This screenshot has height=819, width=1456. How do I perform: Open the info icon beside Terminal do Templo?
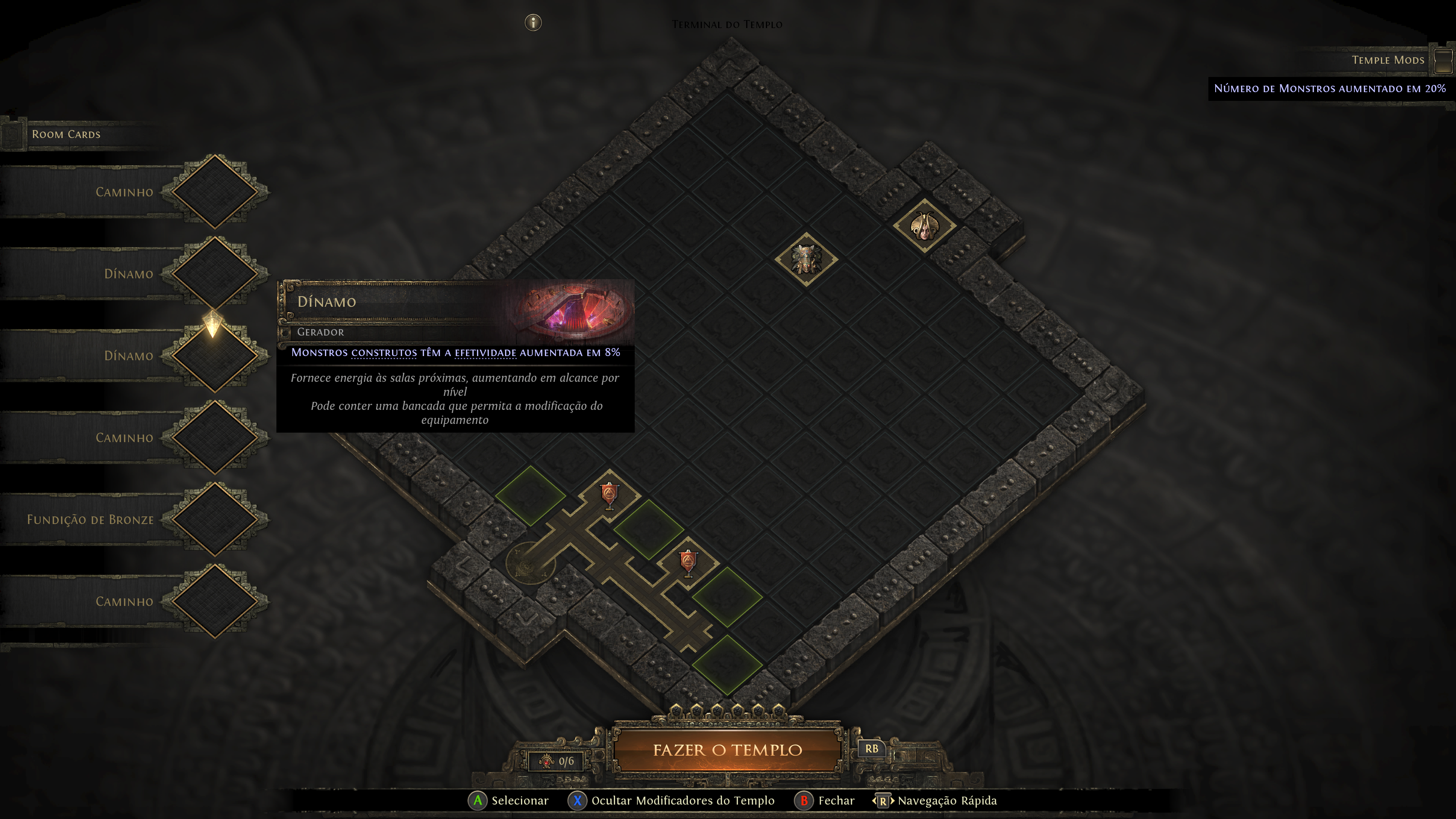click(533, 23)
